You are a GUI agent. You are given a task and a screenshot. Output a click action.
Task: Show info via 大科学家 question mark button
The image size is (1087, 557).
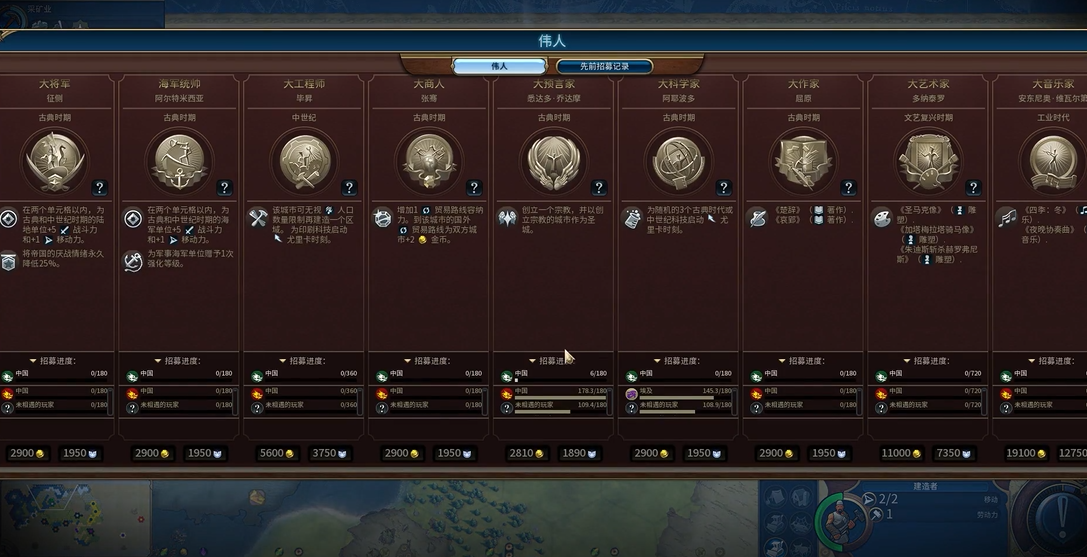tap(724, 187)
